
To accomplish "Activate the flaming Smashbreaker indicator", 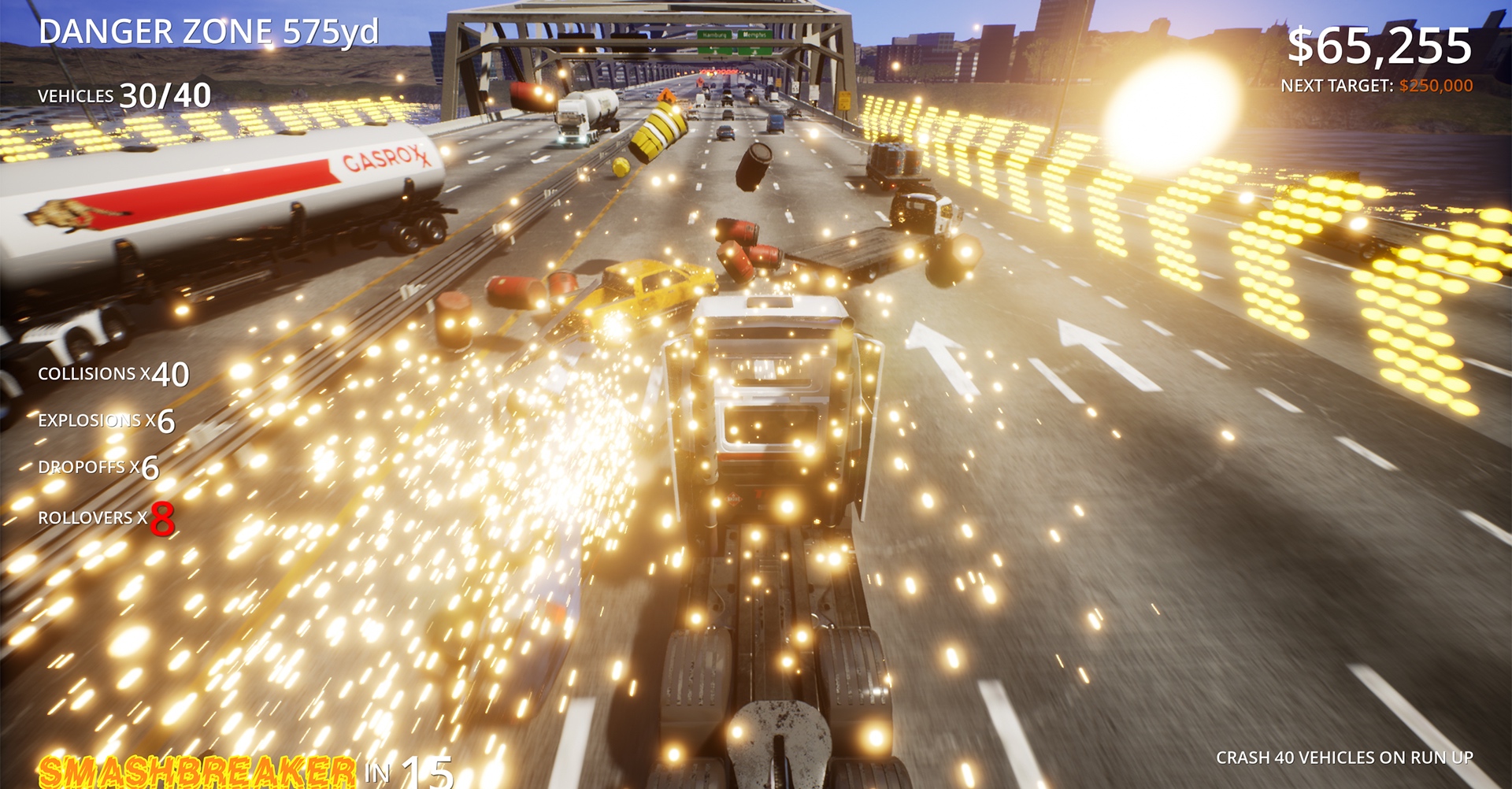I will tap(197, 771).
